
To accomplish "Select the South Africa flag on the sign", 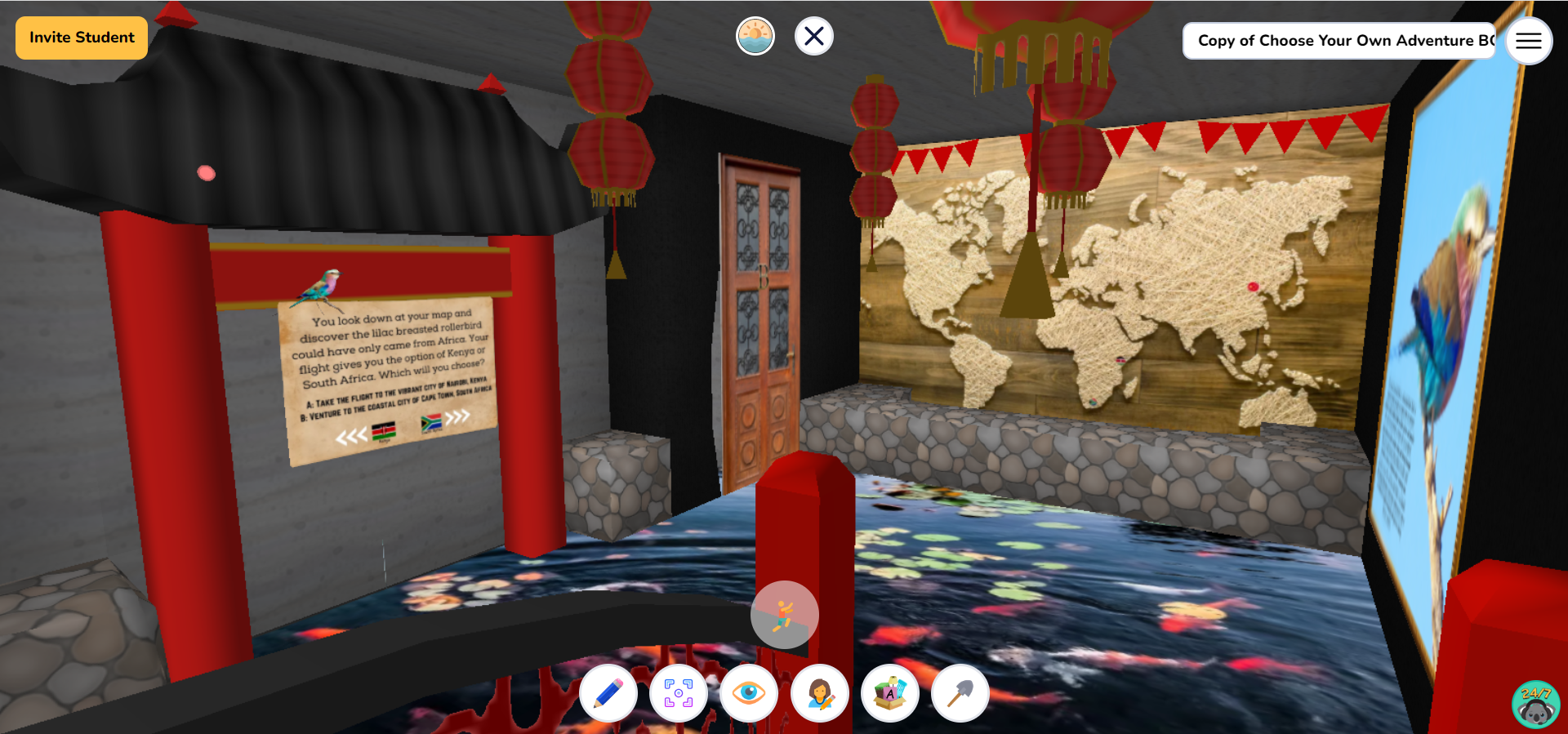I will point(431,422).
